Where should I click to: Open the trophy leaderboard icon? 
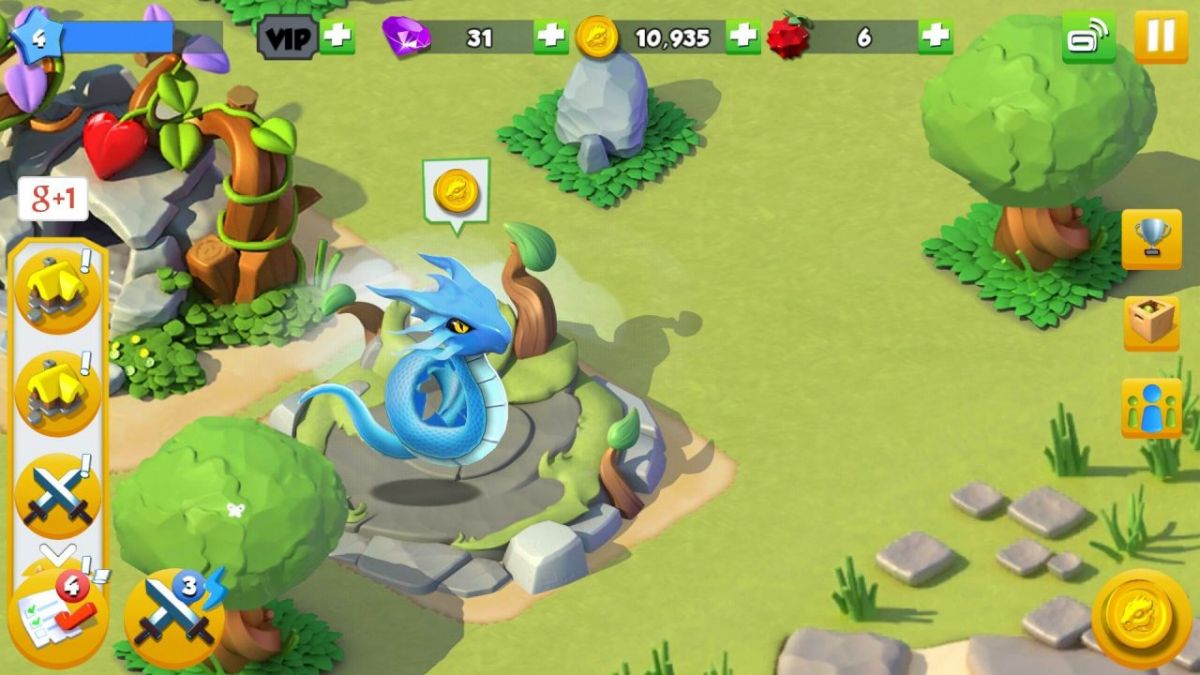tap(1151, 238)
